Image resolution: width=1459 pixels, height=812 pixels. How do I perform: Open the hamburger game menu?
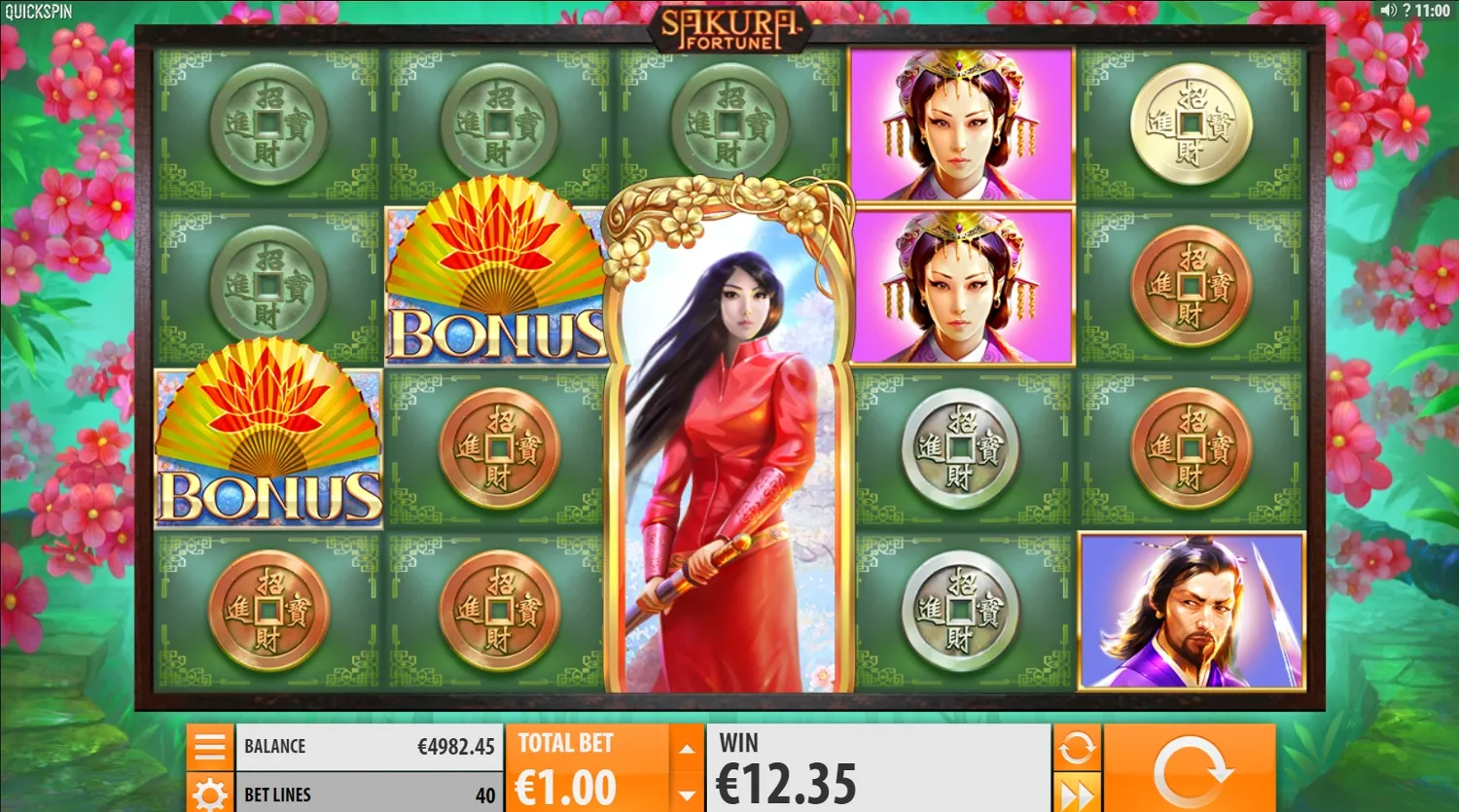[210, 746]
